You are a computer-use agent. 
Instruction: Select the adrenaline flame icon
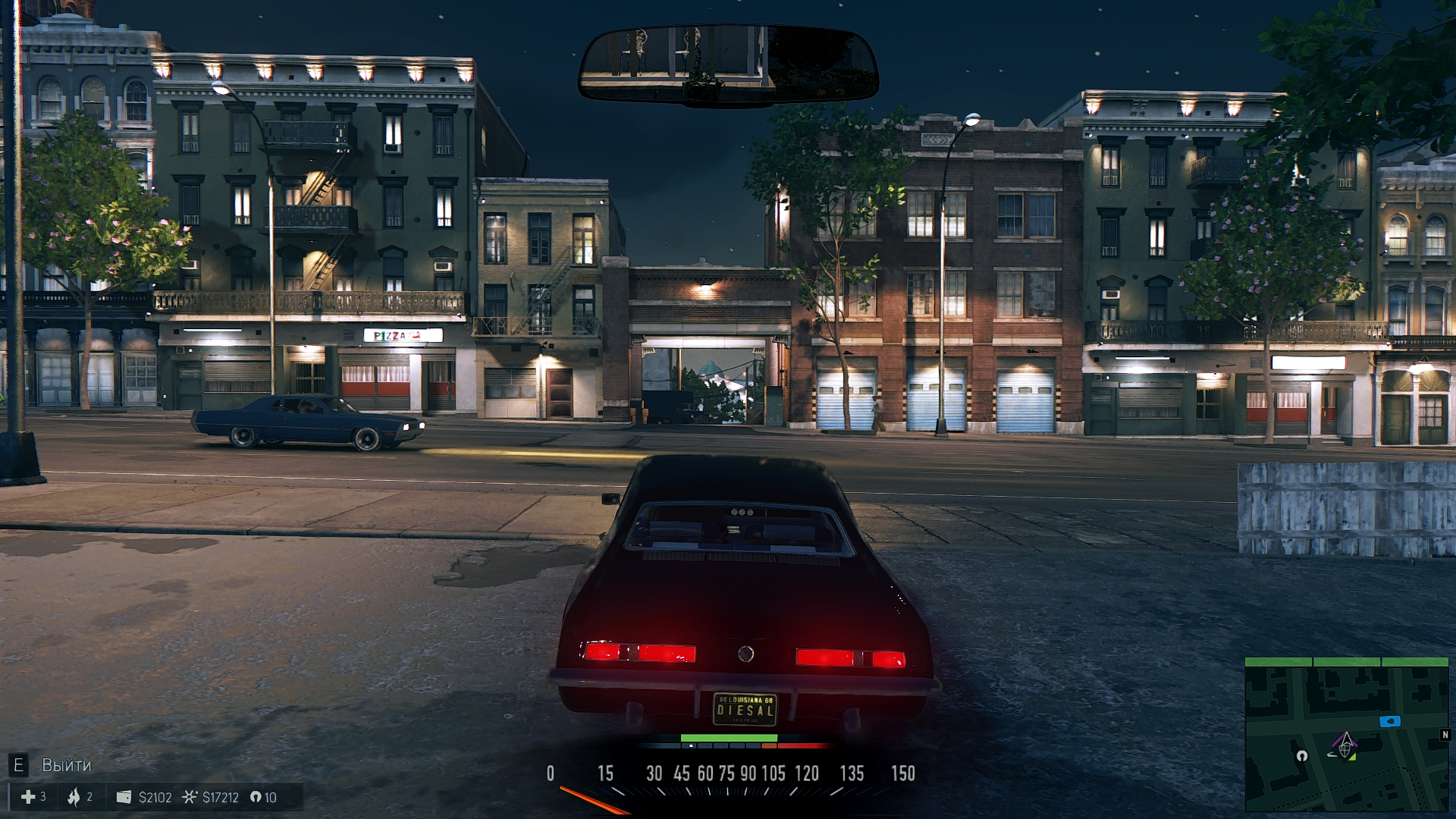click(74, 797)
